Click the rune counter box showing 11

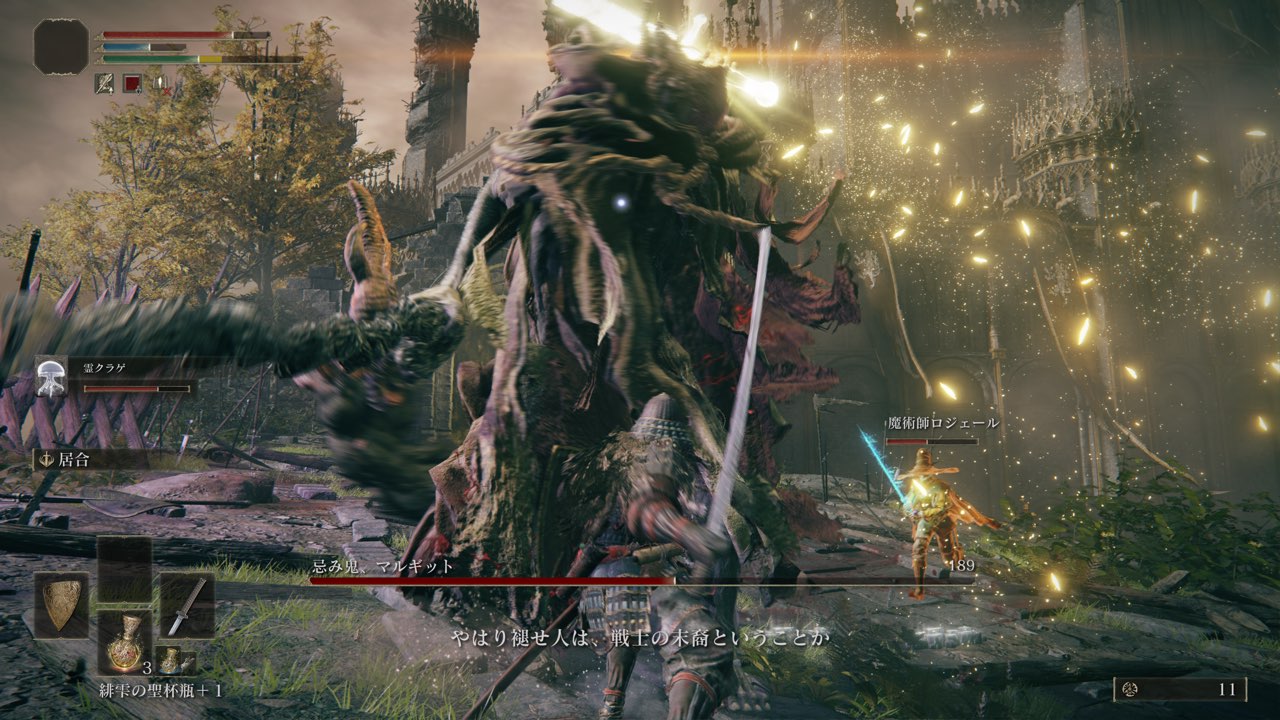click(x=1180, y=689)
